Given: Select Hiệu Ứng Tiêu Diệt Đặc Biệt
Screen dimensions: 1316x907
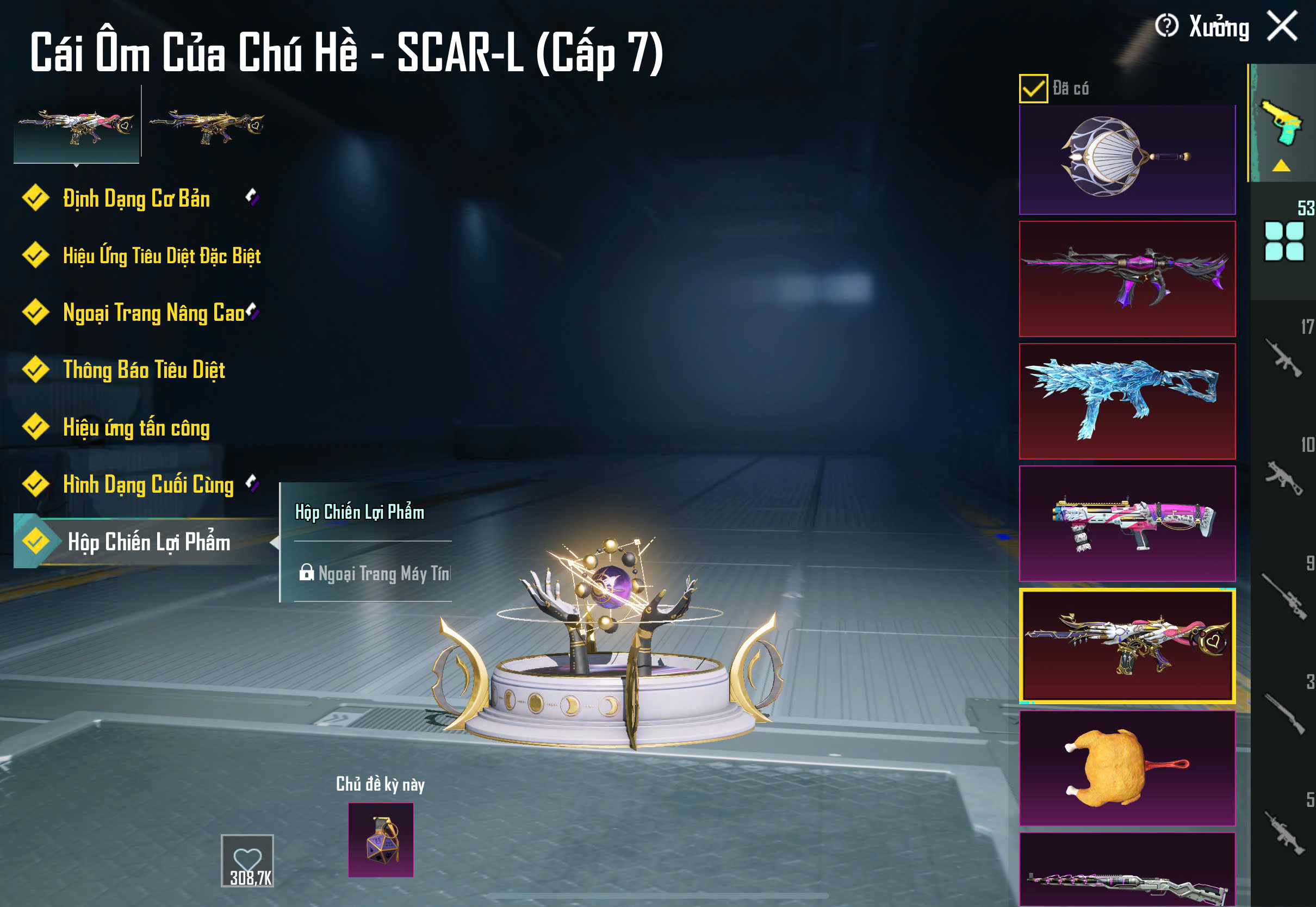Looking at the screenshot, I should pos(162,256).
